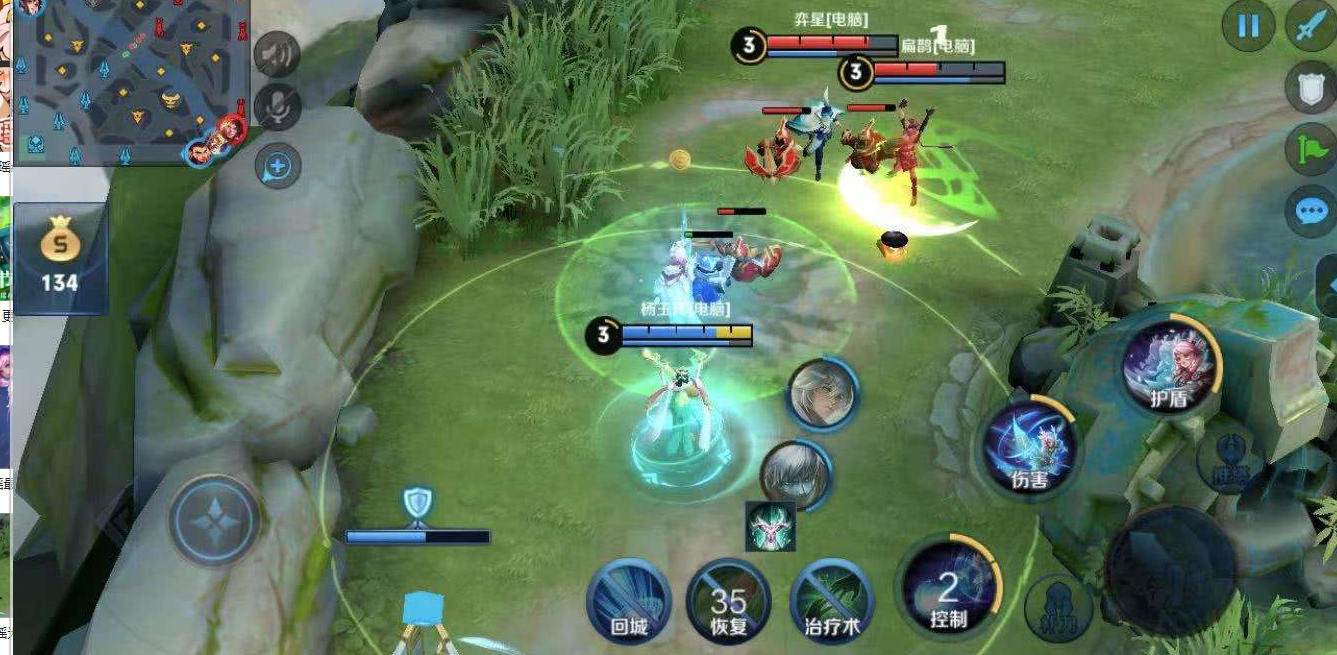Send the sword attack signal

click(x=1310, y=28)
